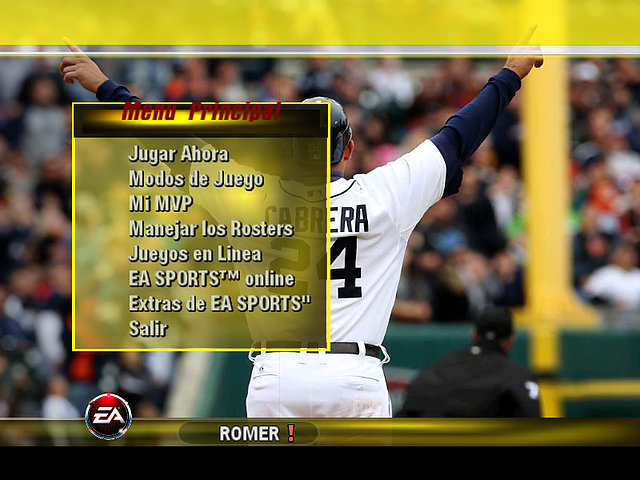Viewport: 640px width, 480px height.
Task: Click the EA logo badge
Action: click(x=108, y=416)
